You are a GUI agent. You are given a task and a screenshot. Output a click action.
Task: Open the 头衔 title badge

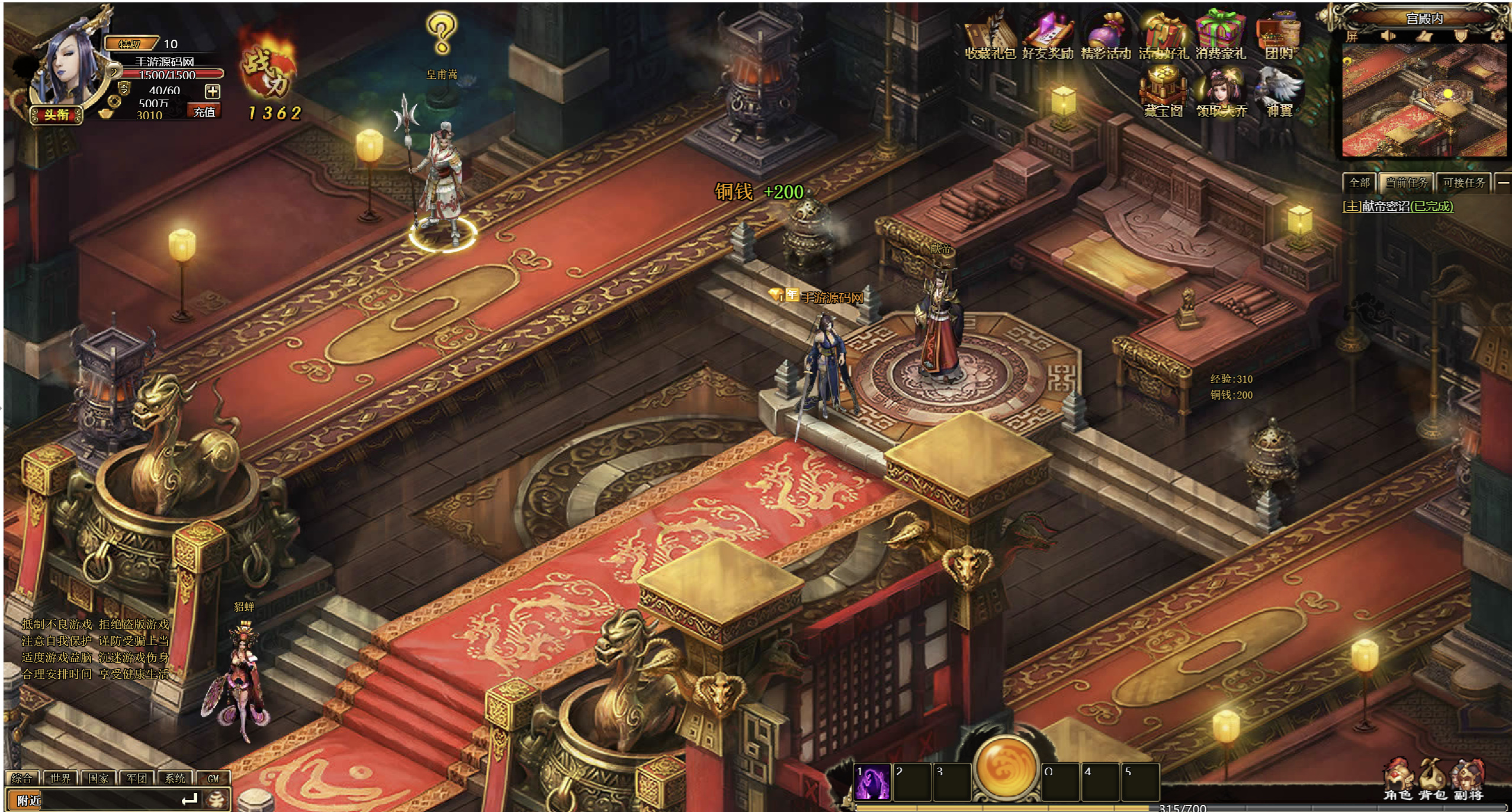tap(56, 115)
